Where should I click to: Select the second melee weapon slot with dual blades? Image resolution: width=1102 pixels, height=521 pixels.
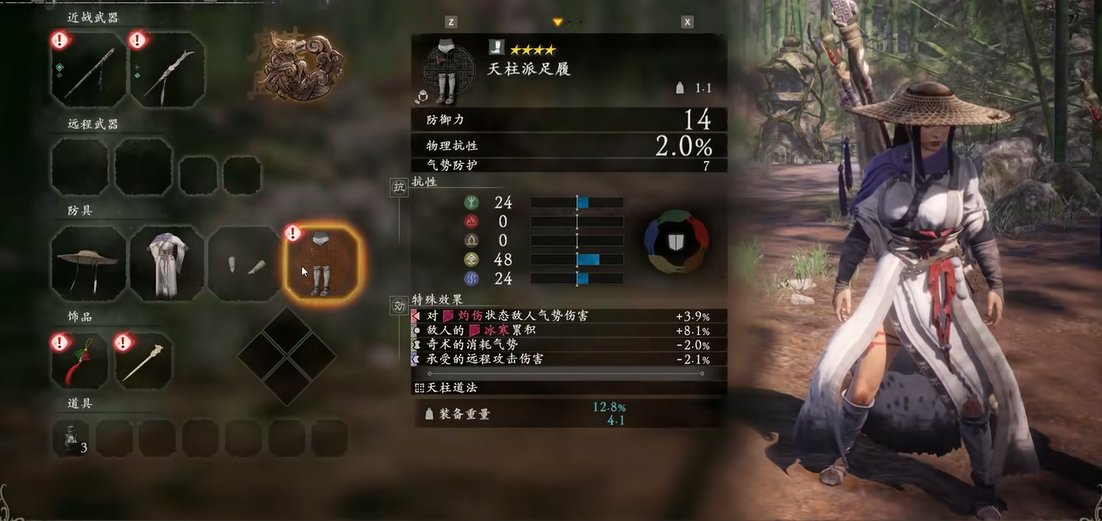tap(166, 71)
